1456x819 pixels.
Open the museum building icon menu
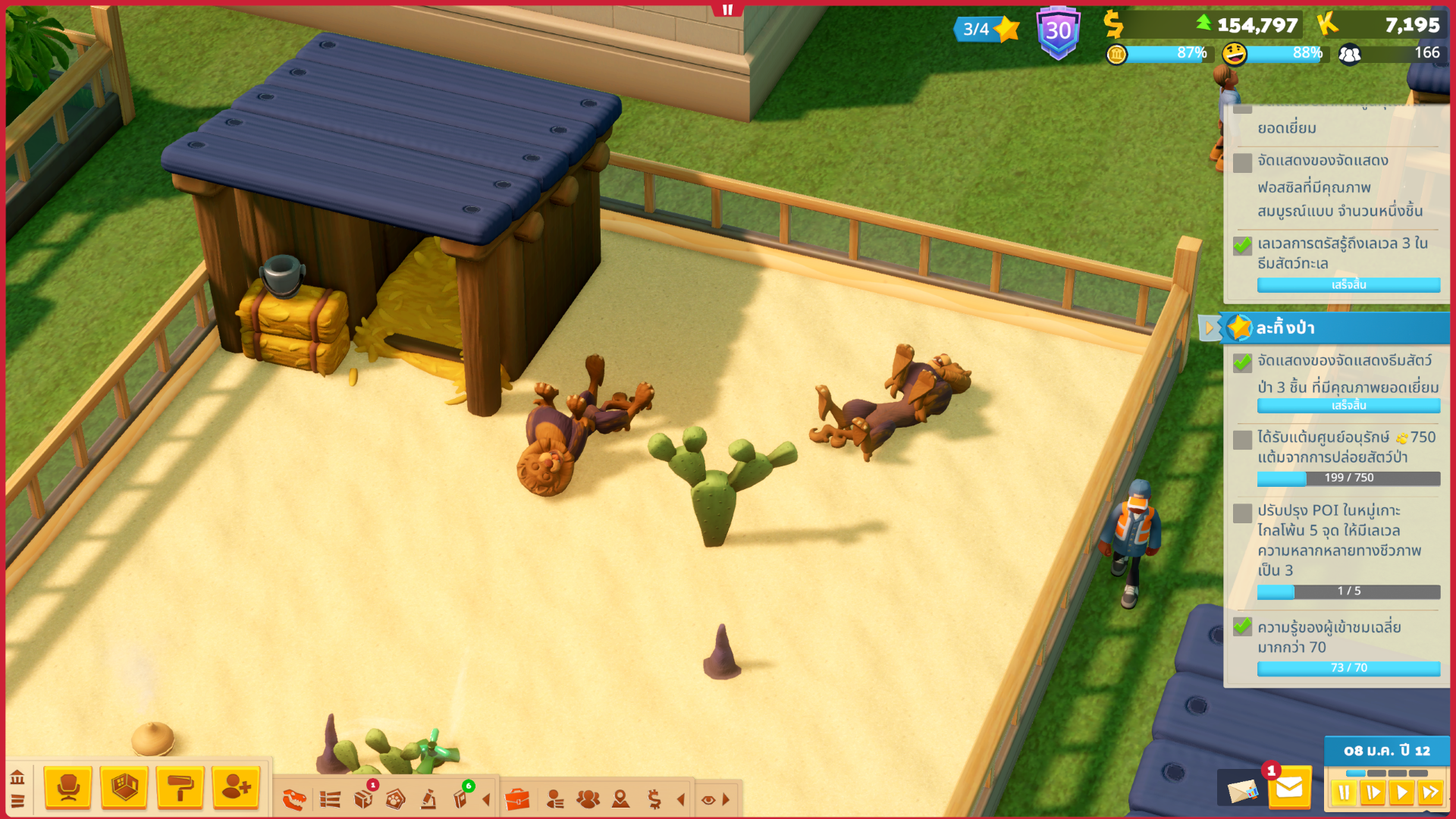[17, 777]
